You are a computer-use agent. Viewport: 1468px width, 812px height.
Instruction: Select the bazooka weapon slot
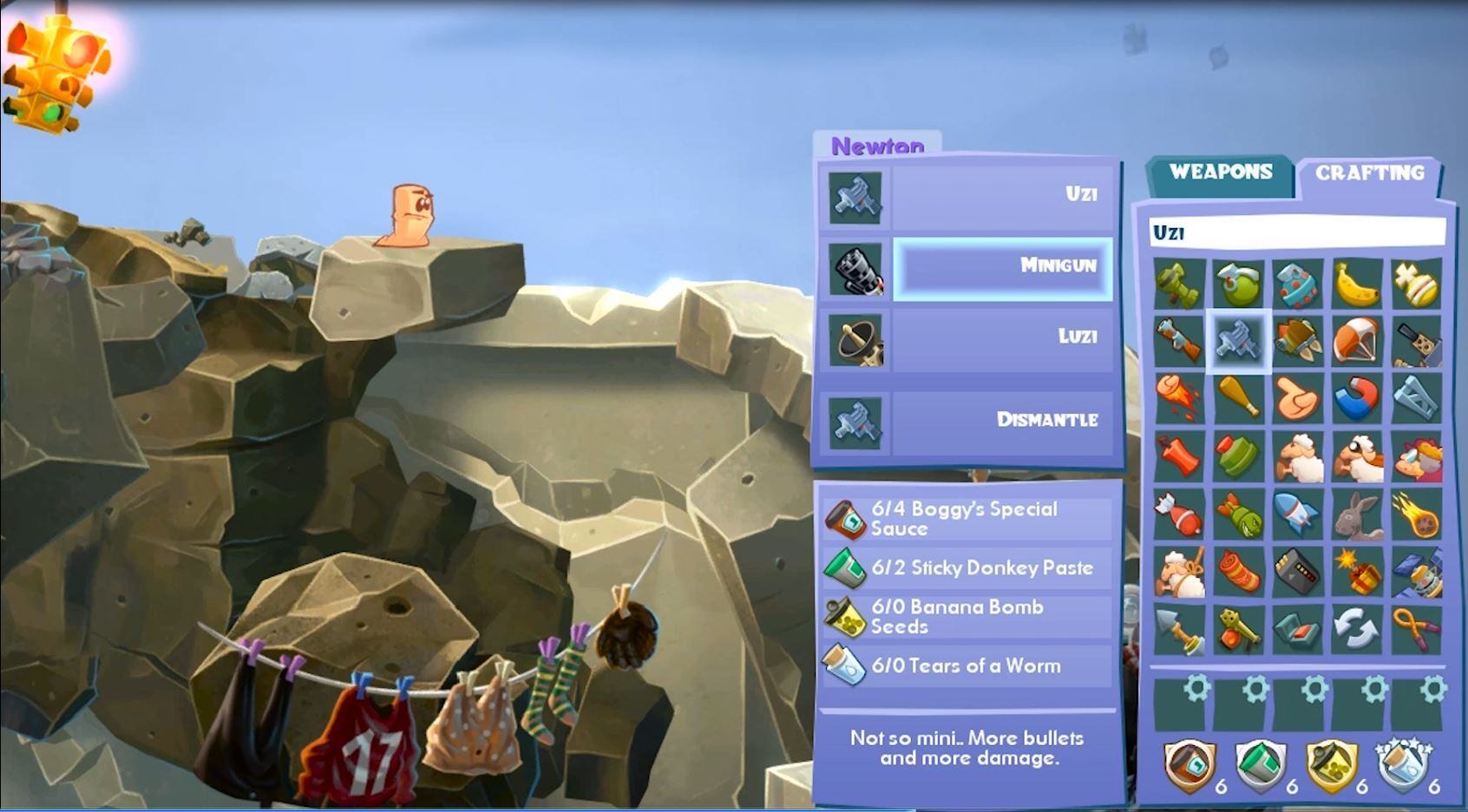[x=1179, y=285]
